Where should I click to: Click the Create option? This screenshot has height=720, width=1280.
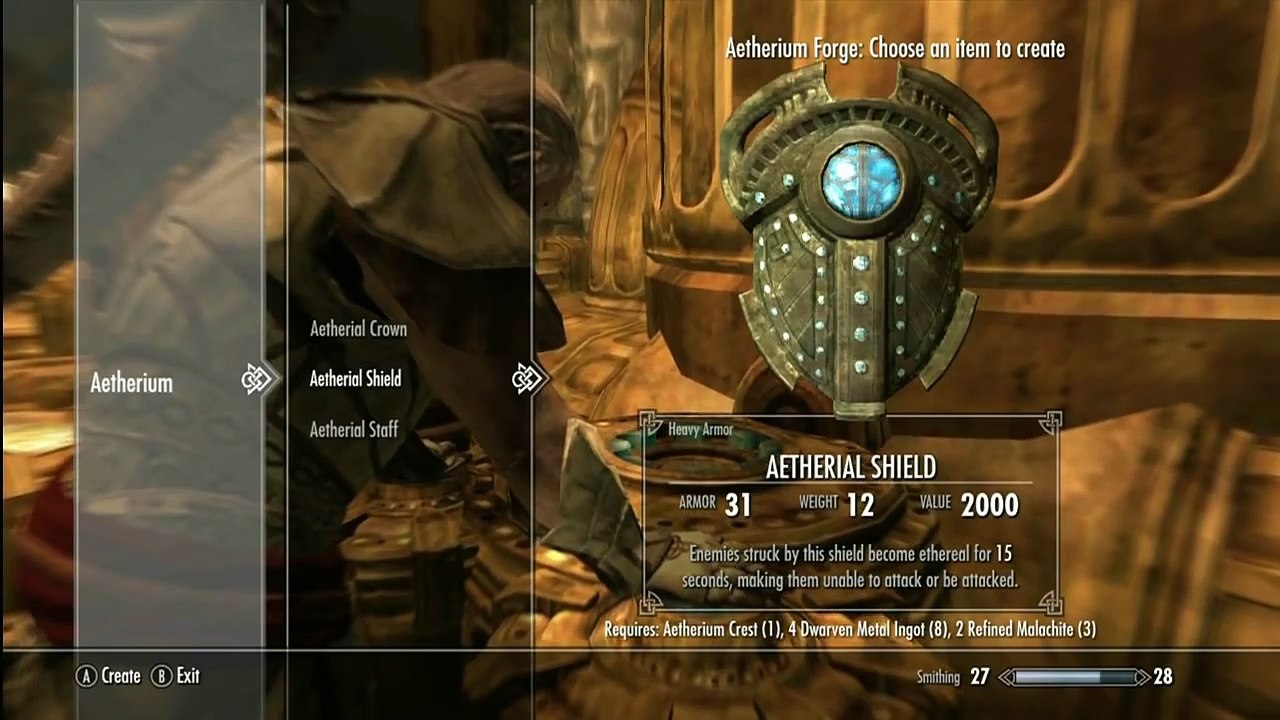(110, 676)
